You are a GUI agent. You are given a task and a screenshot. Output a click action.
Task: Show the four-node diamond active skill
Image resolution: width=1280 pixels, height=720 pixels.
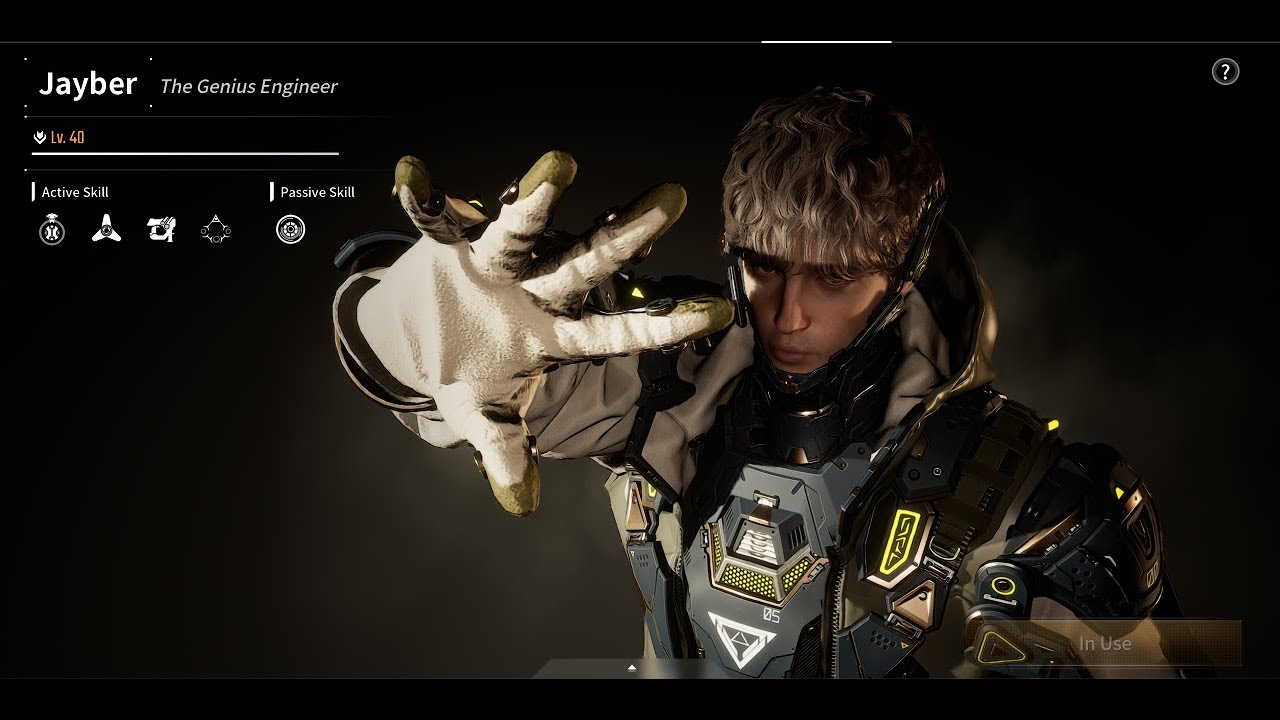(215, 230)
